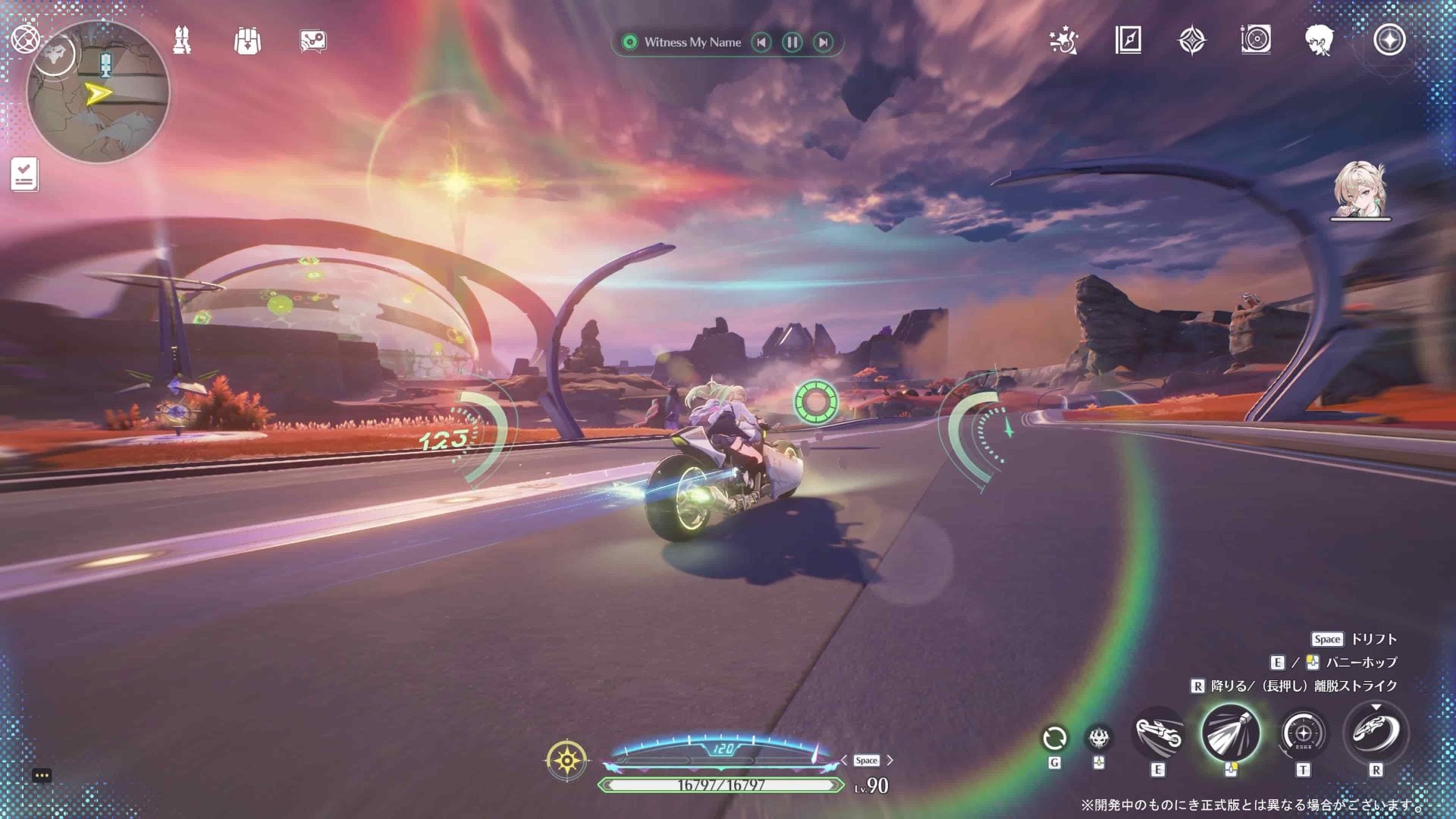The image size is (1456, 819).
Task: Open the backpack inventory
Action: [x=247, y=41]
